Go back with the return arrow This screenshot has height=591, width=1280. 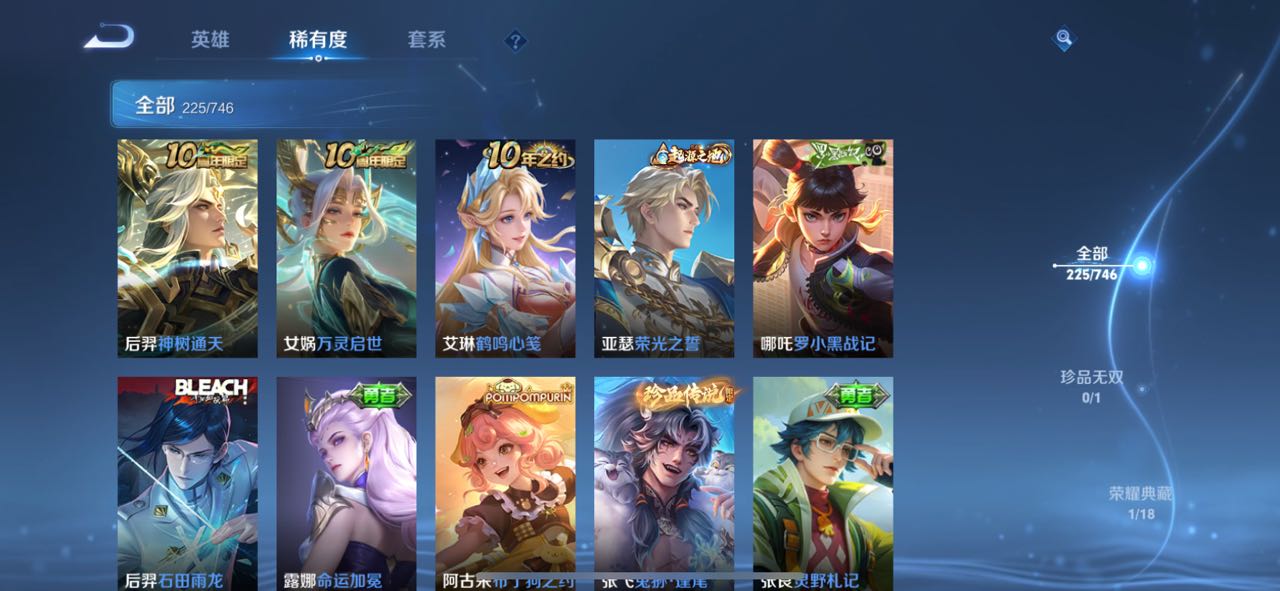click(x=109, y=38)
